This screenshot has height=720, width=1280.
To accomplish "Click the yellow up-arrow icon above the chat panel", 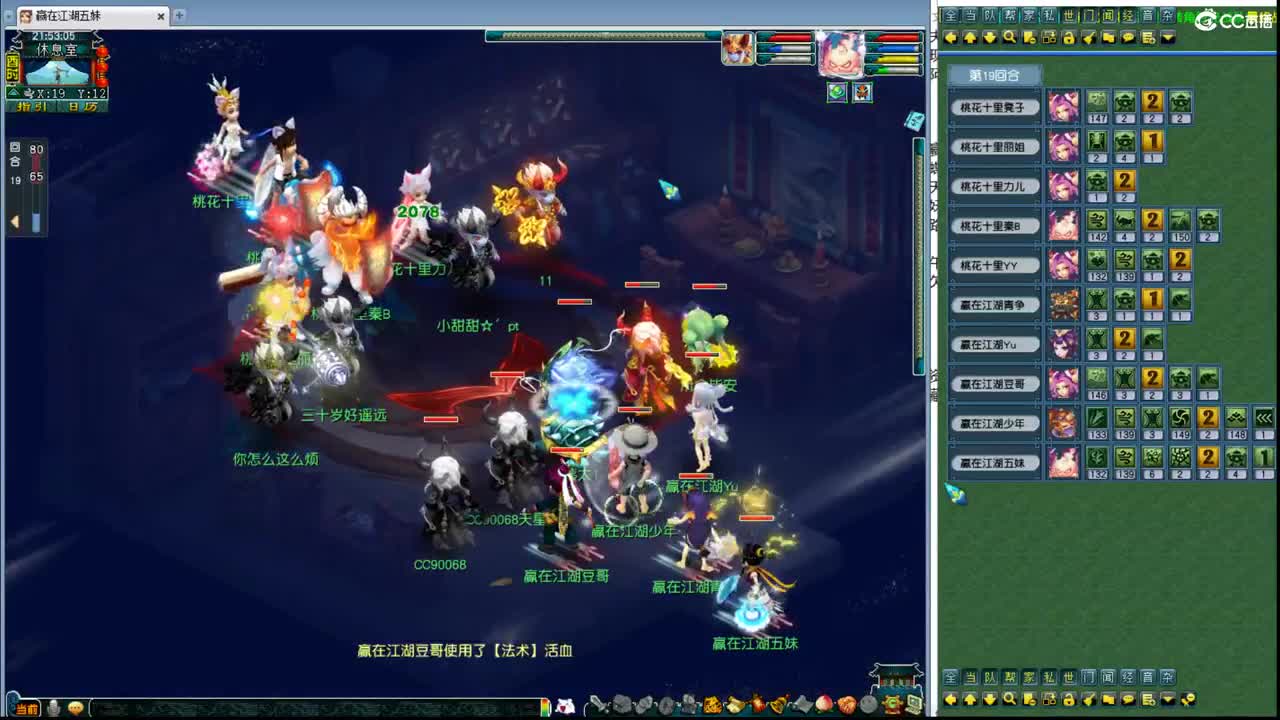I will point(970,38).
